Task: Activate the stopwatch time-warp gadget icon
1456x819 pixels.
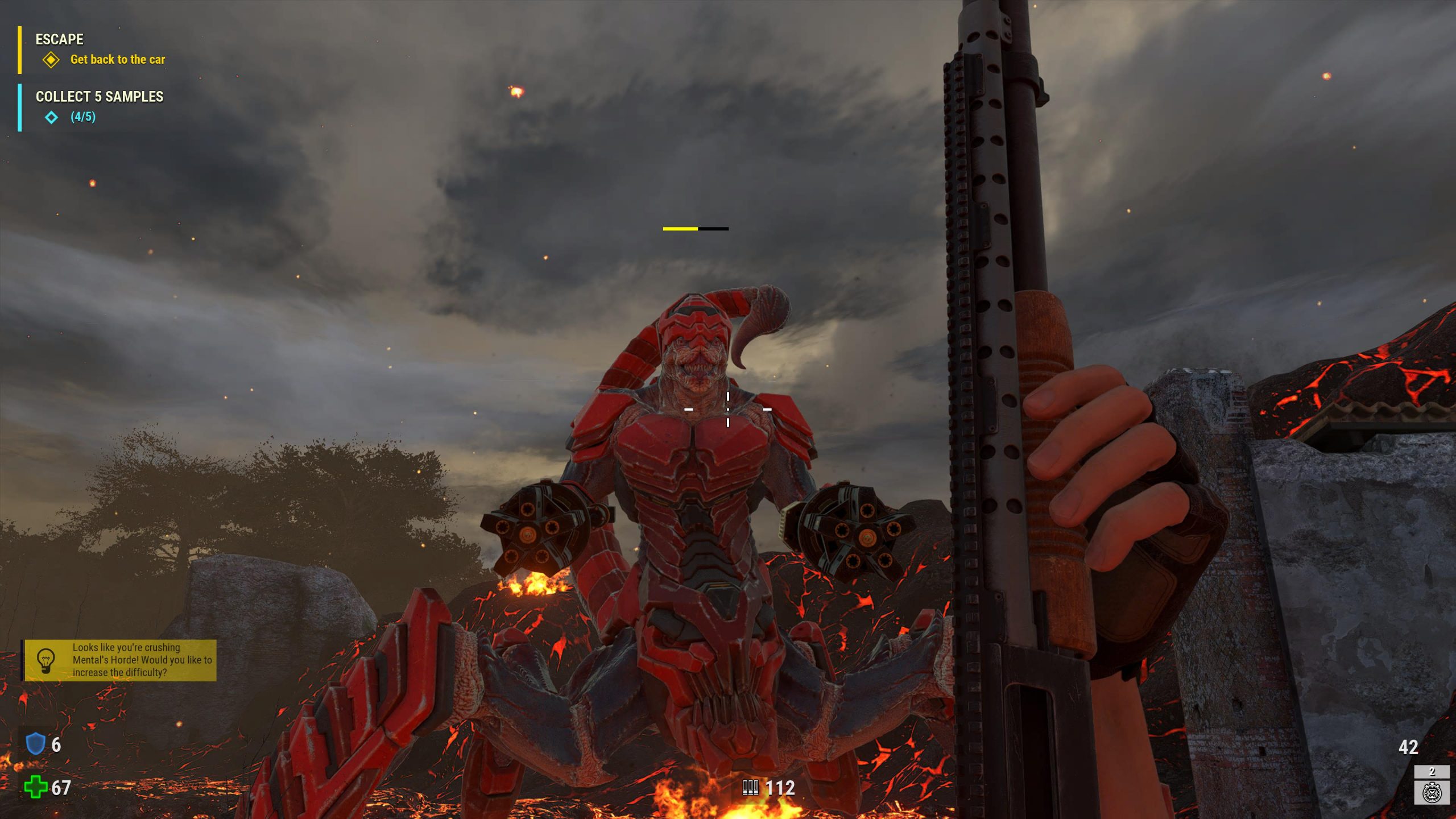Action: (1431, 792)
